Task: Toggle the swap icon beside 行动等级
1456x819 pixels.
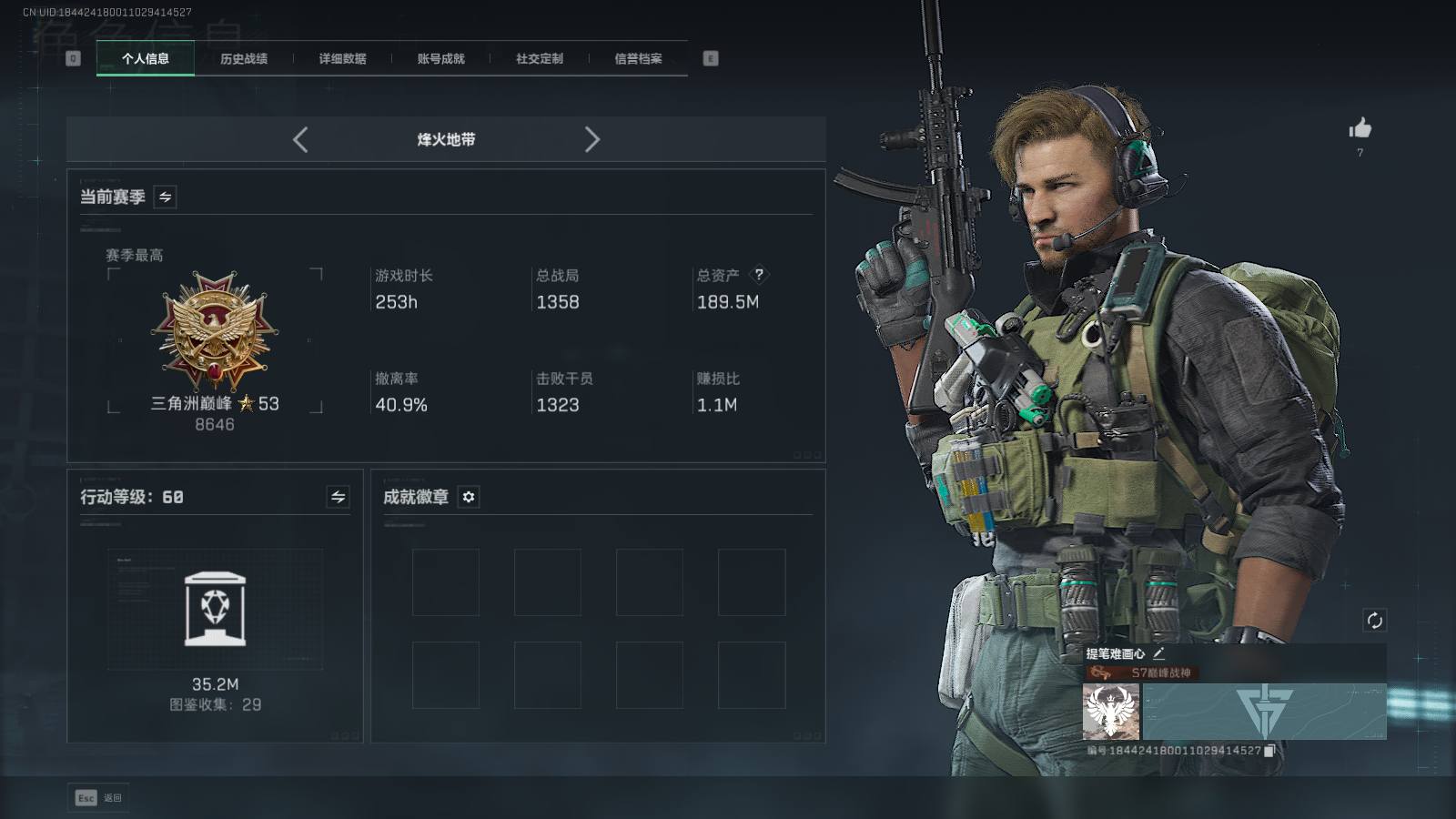Action: (338, 497)
